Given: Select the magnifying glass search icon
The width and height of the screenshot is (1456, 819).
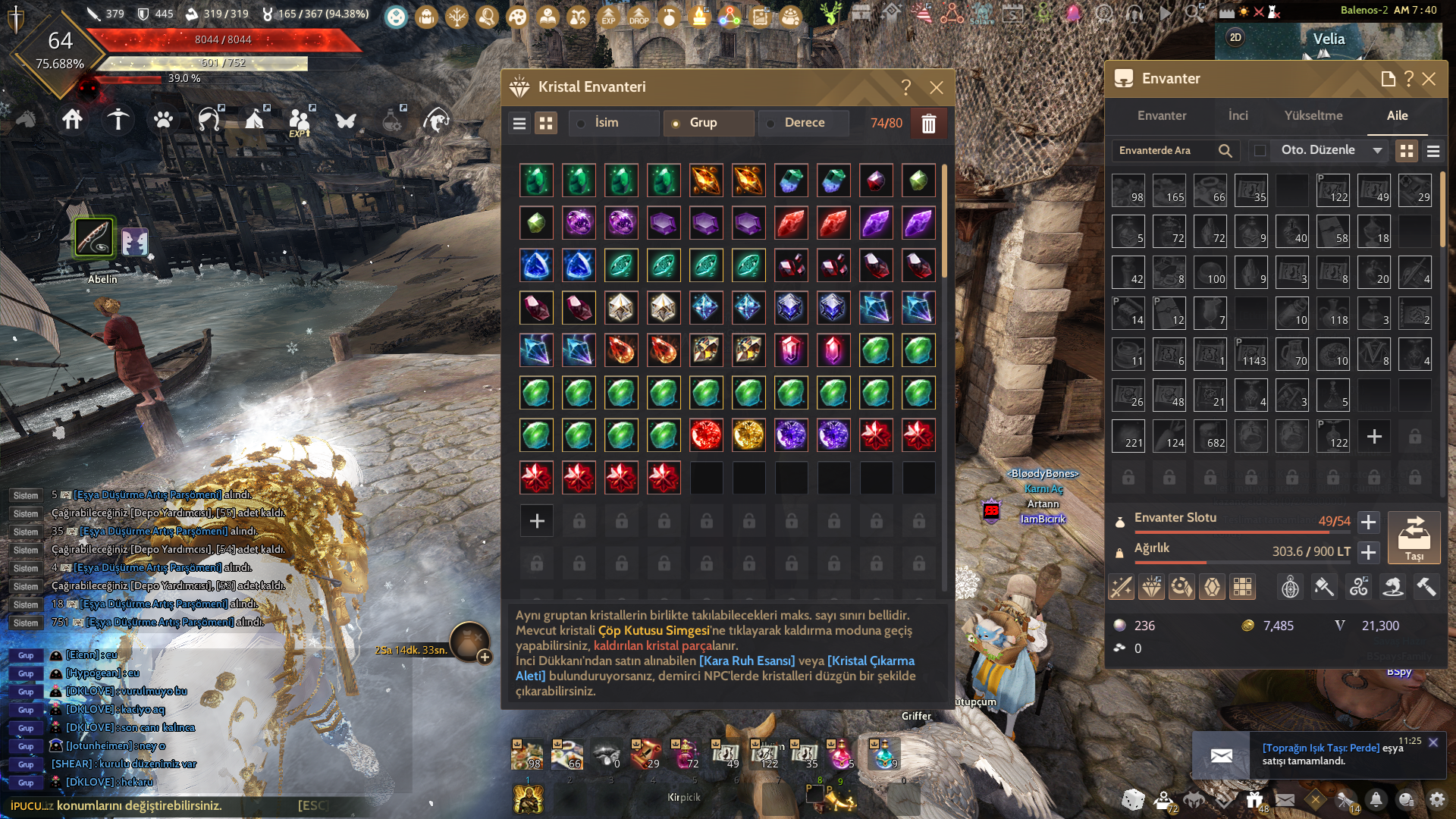Looking at the screenshot, I should (x=1225, y=150).
